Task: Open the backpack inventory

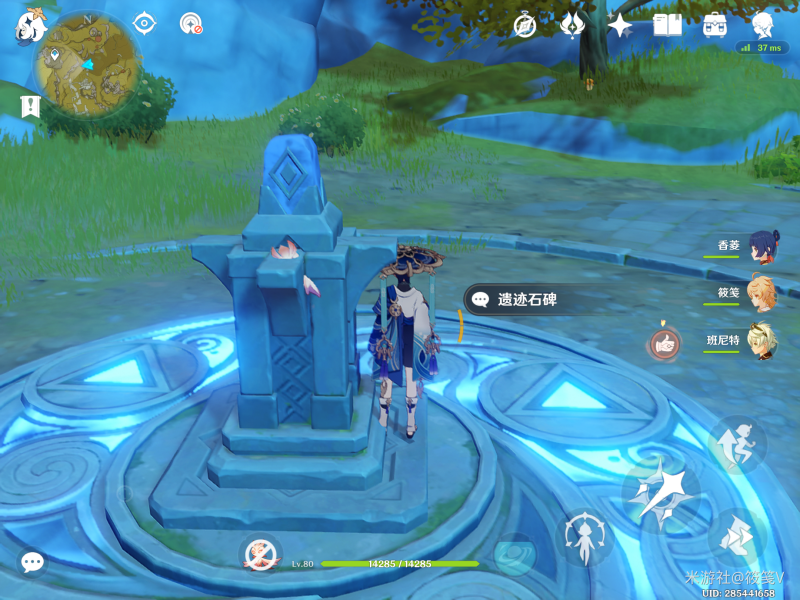Action: coord(715,25)
